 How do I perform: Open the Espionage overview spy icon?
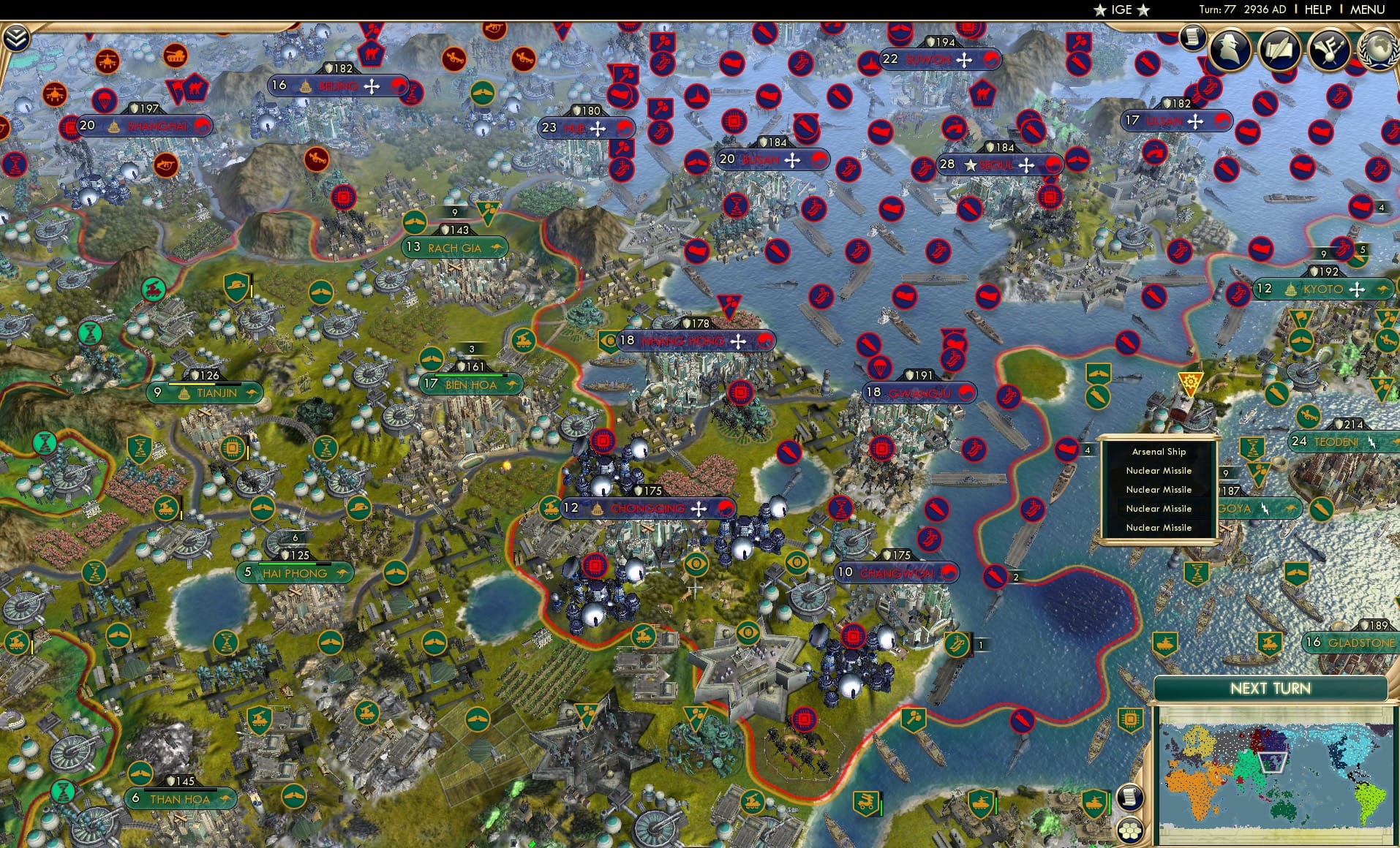[1230, 50]
